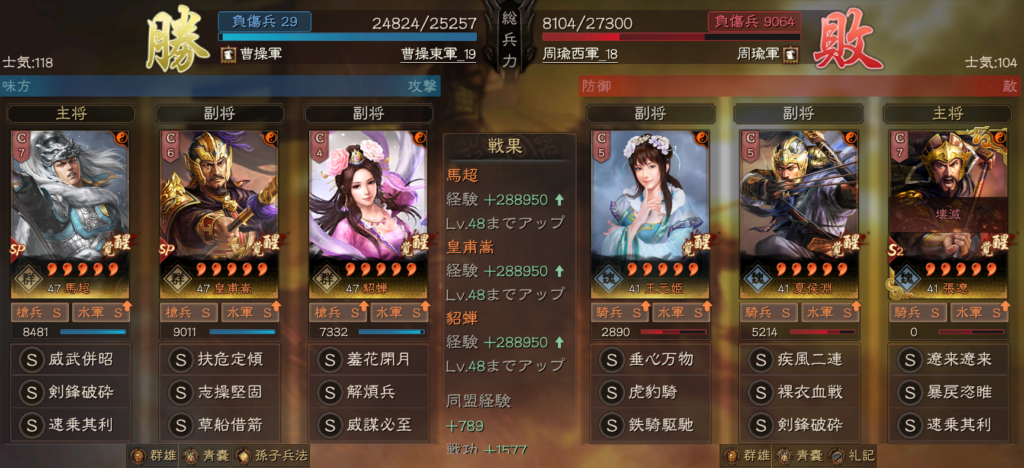The image size is (1024, 468).
Task: View the 草船借箭 skill
Action: pos(219,424)
